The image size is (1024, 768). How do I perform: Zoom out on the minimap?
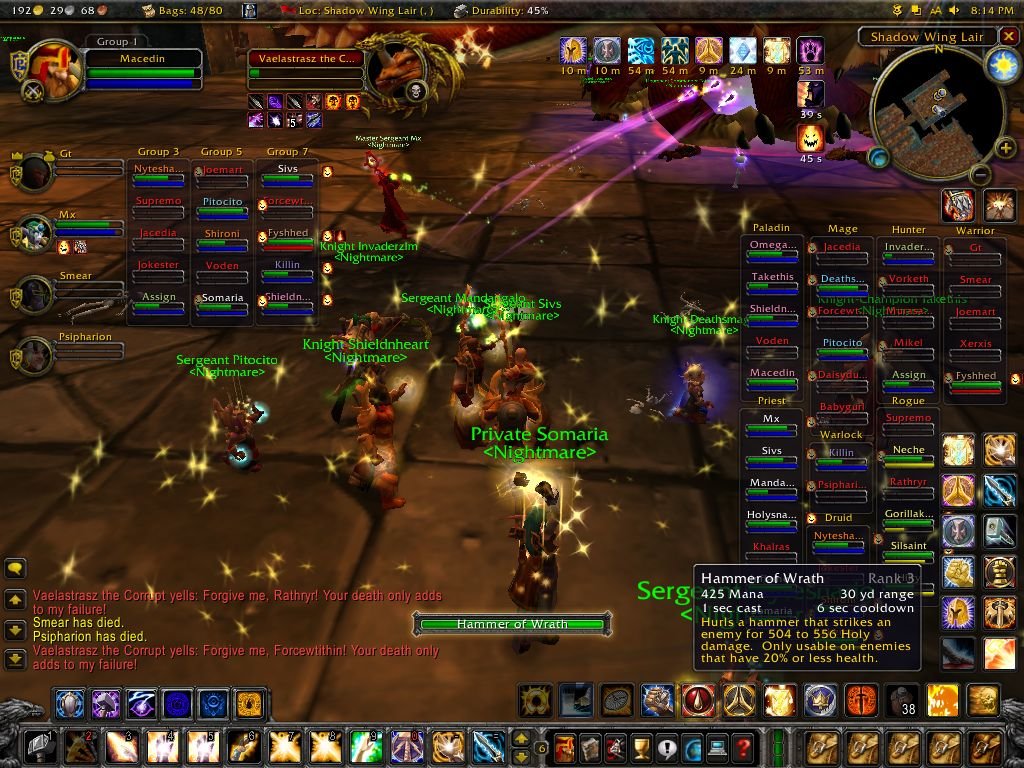pos(980,173)
